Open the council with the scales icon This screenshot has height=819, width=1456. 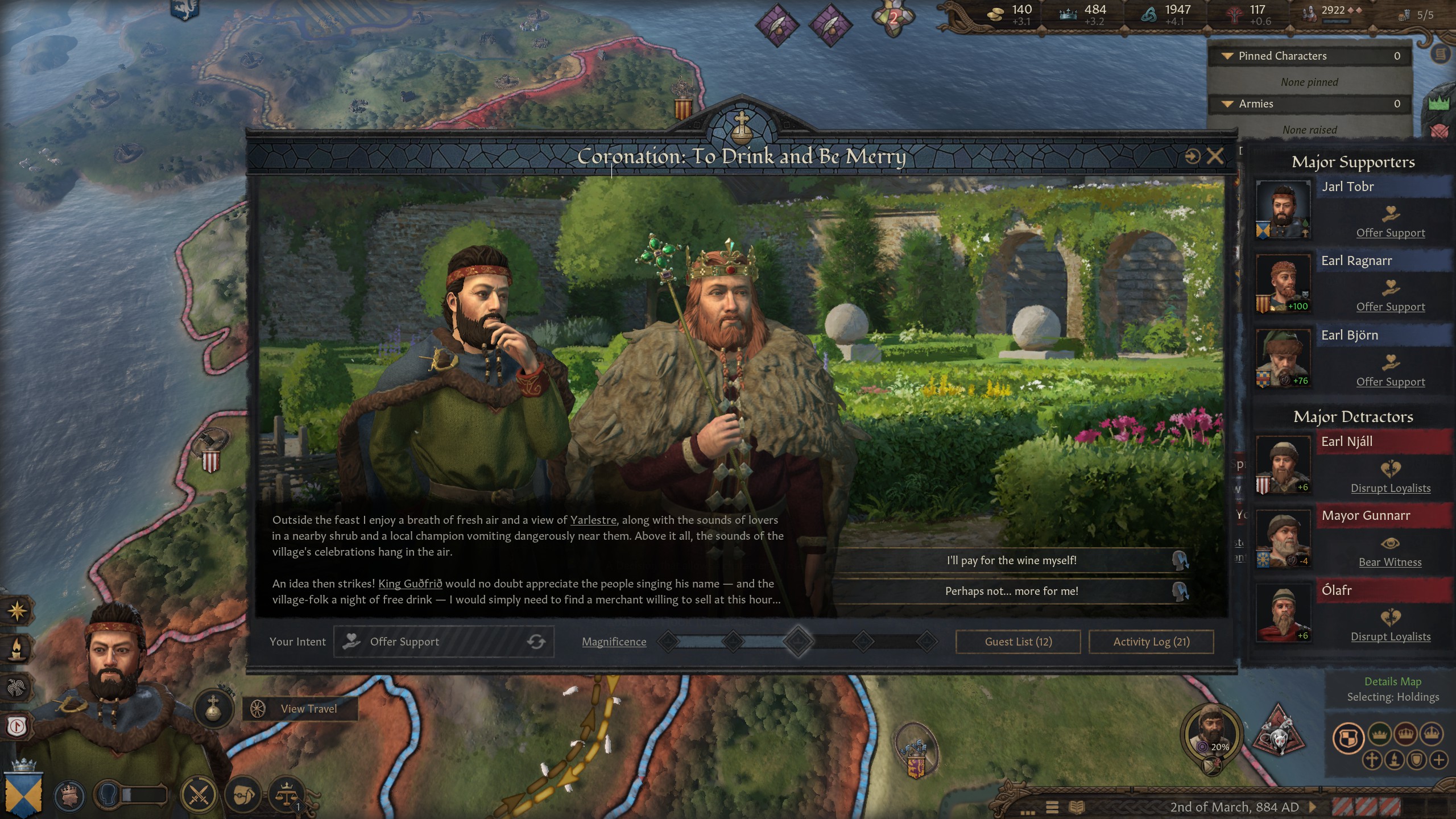286,793
